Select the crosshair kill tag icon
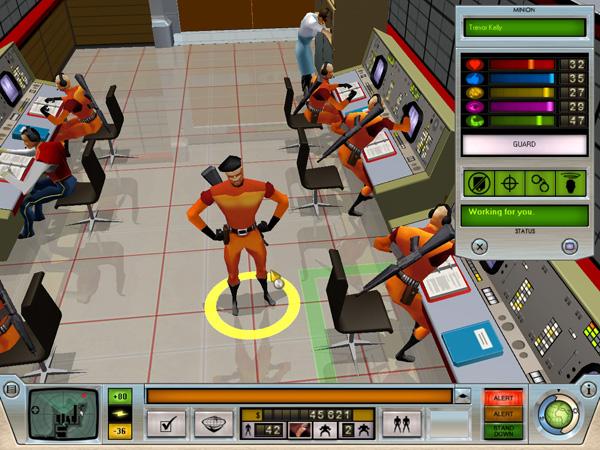The height and width of the screenshot is (450, 600). click(509, 185)
